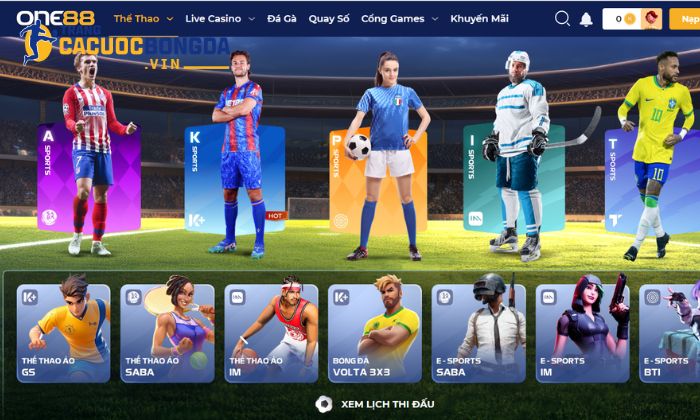The height and width of the screenshot is (420, 700).
Task: Choose the E-Sports SABA tile
Action: coord(478,333)
